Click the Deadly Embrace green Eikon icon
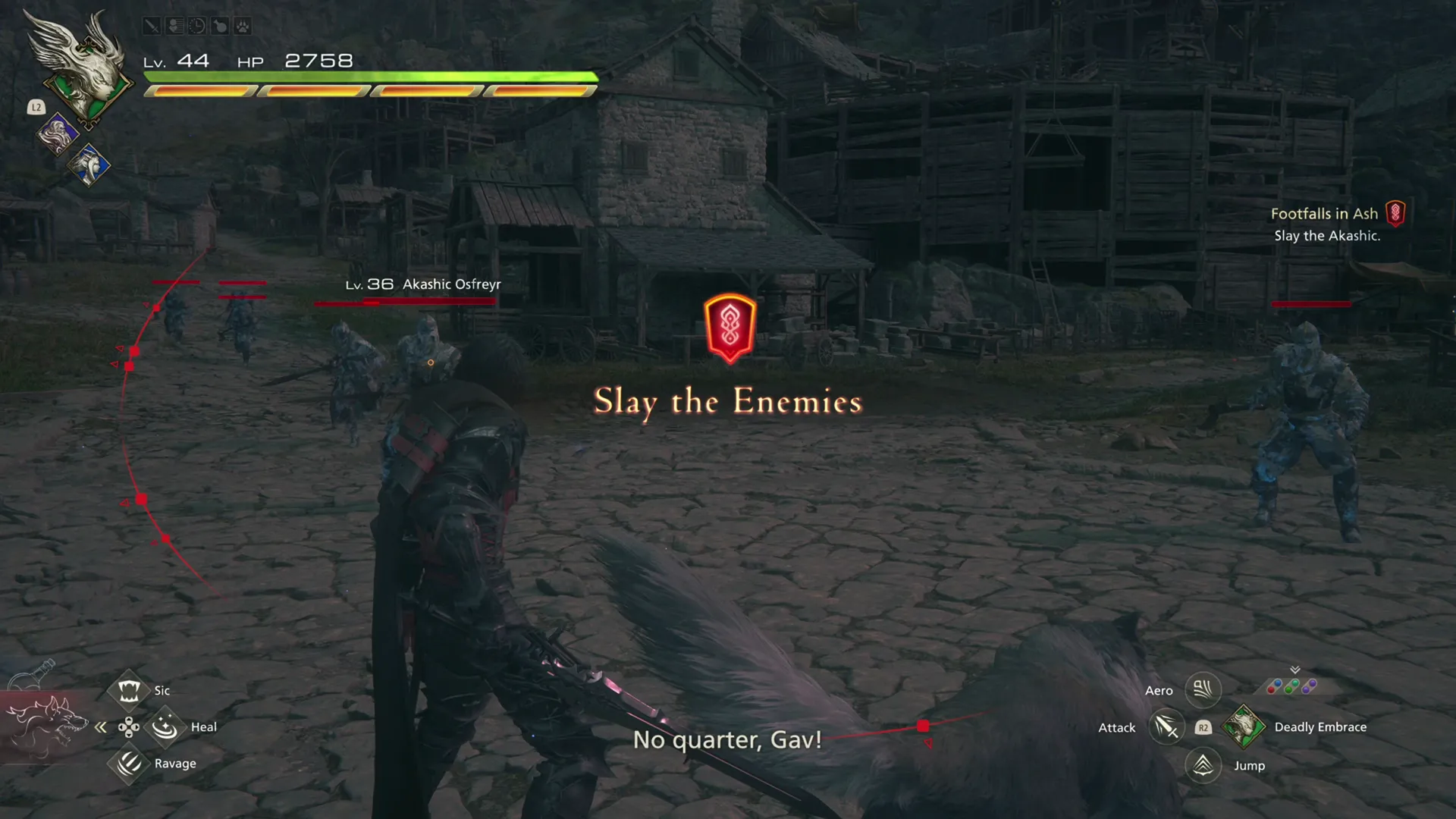The height and width of the screenshot is (819, 1456). pyautogui.click(x=1244, y=726)
